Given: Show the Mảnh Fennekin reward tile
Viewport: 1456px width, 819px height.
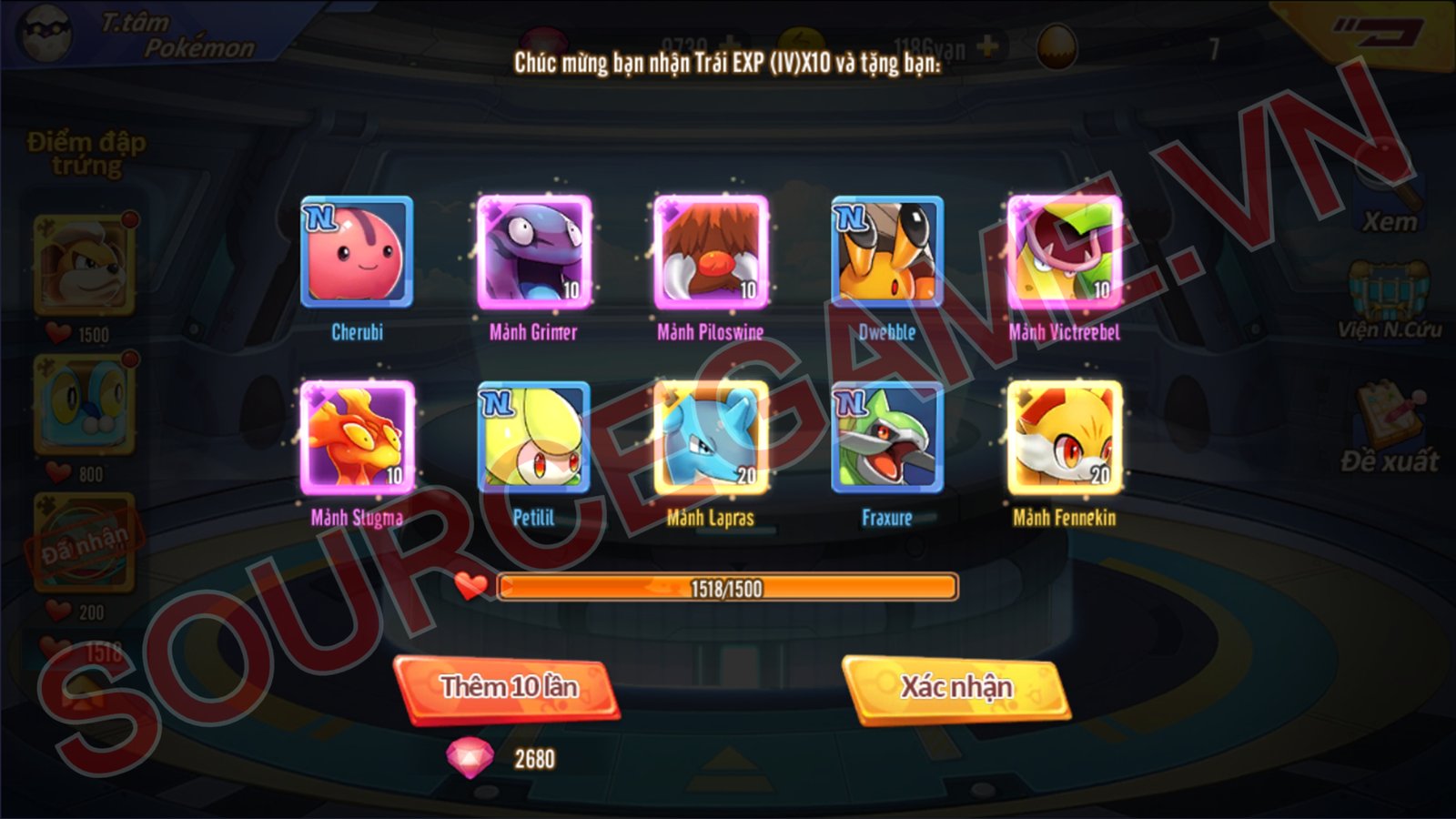Looking at the screenshot, I should [1064, 438].
